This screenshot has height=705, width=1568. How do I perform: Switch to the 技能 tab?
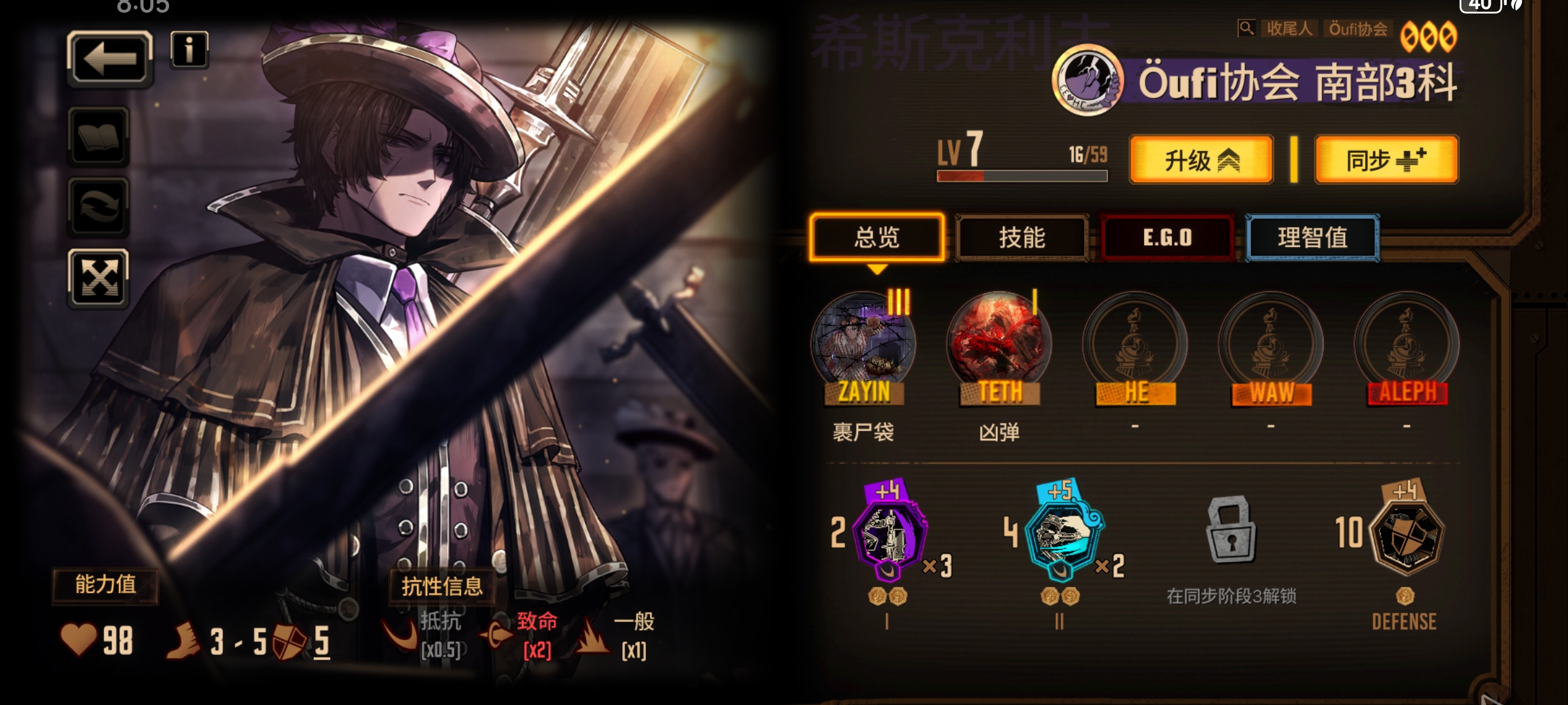[x=1022, y=238]
